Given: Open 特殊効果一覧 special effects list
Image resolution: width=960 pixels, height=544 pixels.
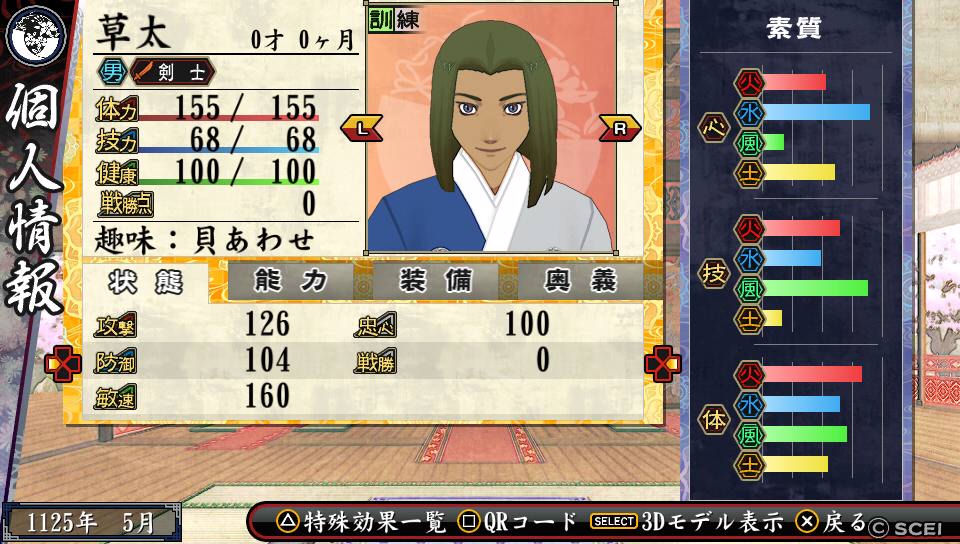Looking at the screenshot, I should pos(362,522).
